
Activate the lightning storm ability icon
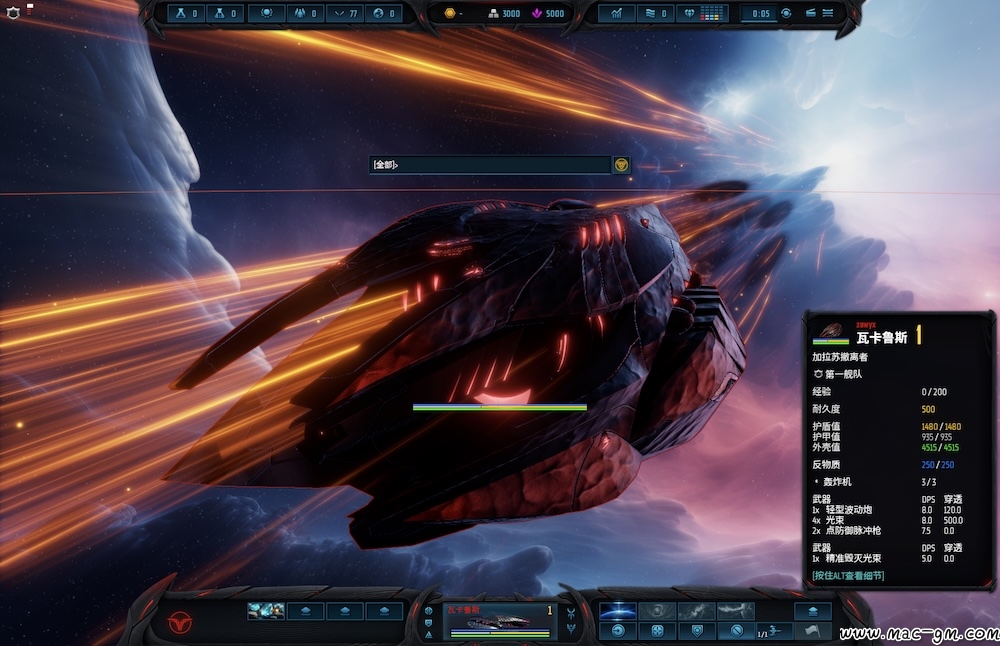click(x=735, y=610)
